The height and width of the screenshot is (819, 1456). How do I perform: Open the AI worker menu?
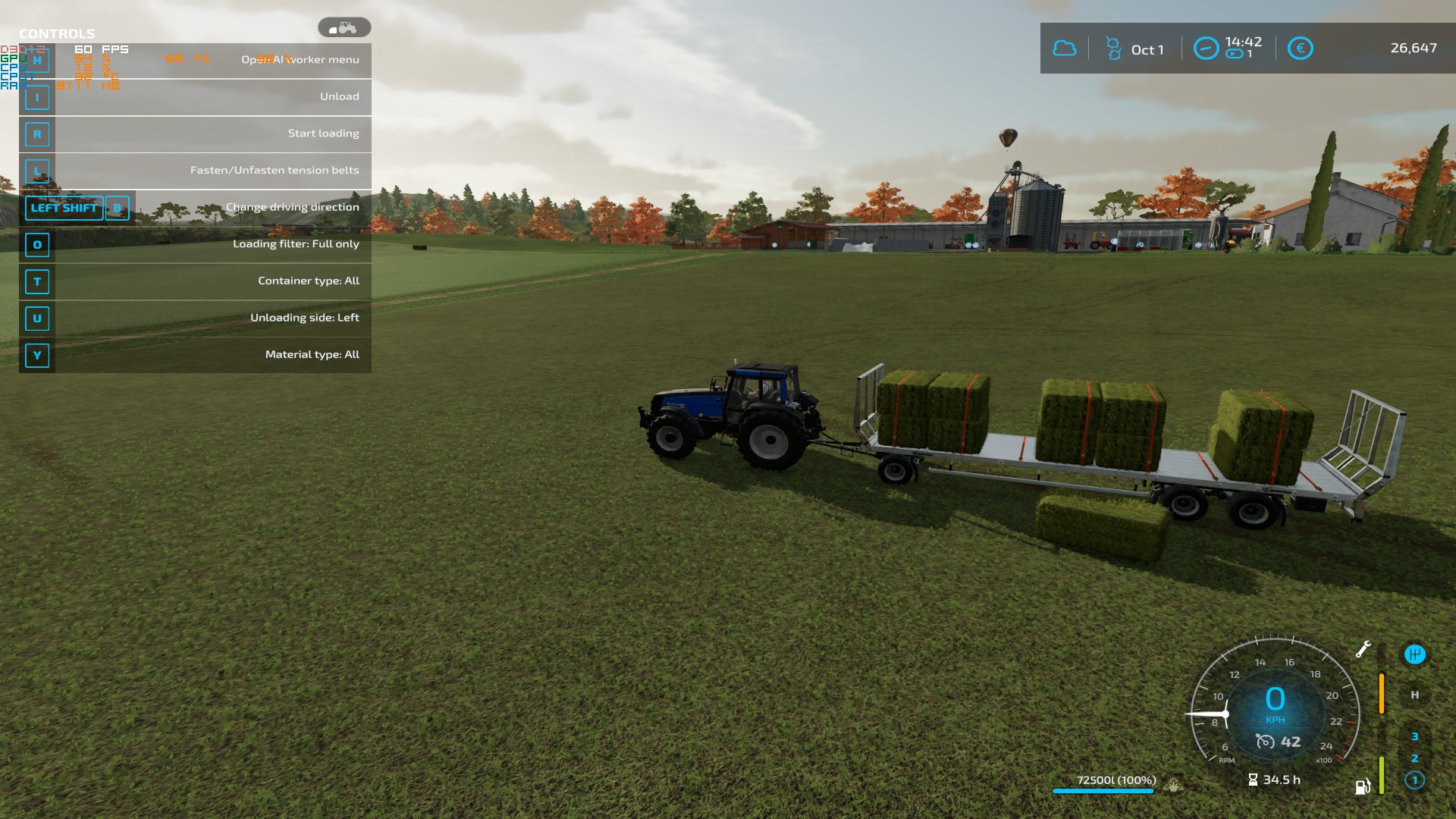[x=301, y=59]
